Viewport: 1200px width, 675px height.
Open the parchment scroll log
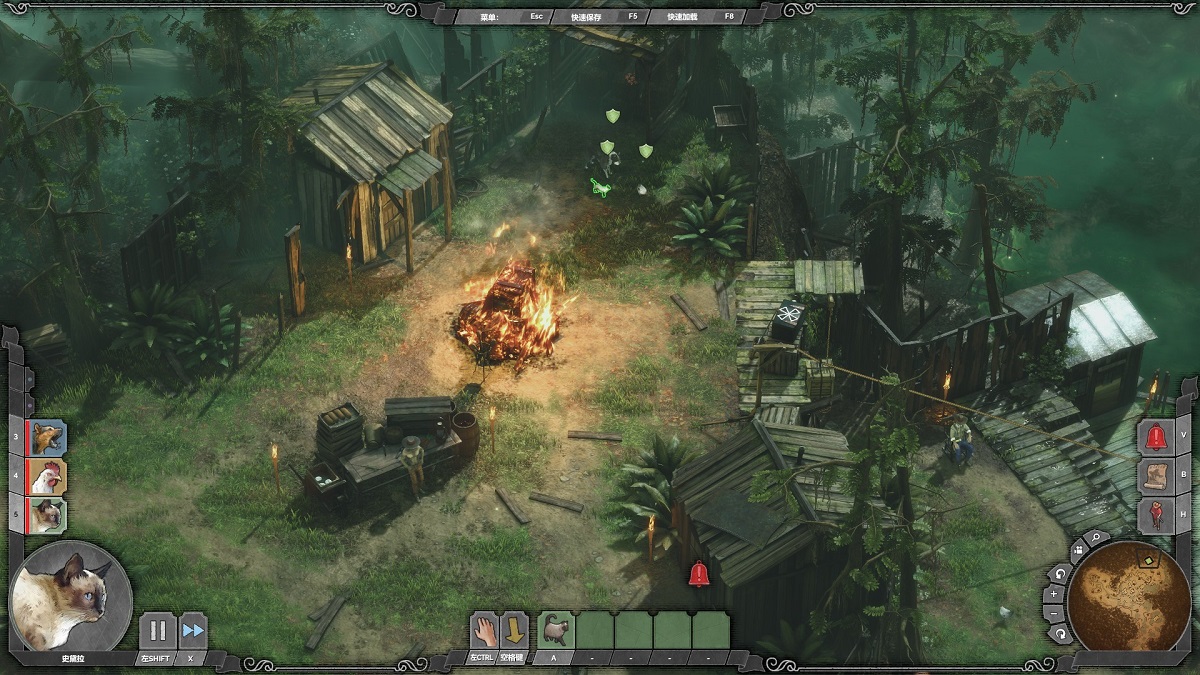tap(1156, 476)
